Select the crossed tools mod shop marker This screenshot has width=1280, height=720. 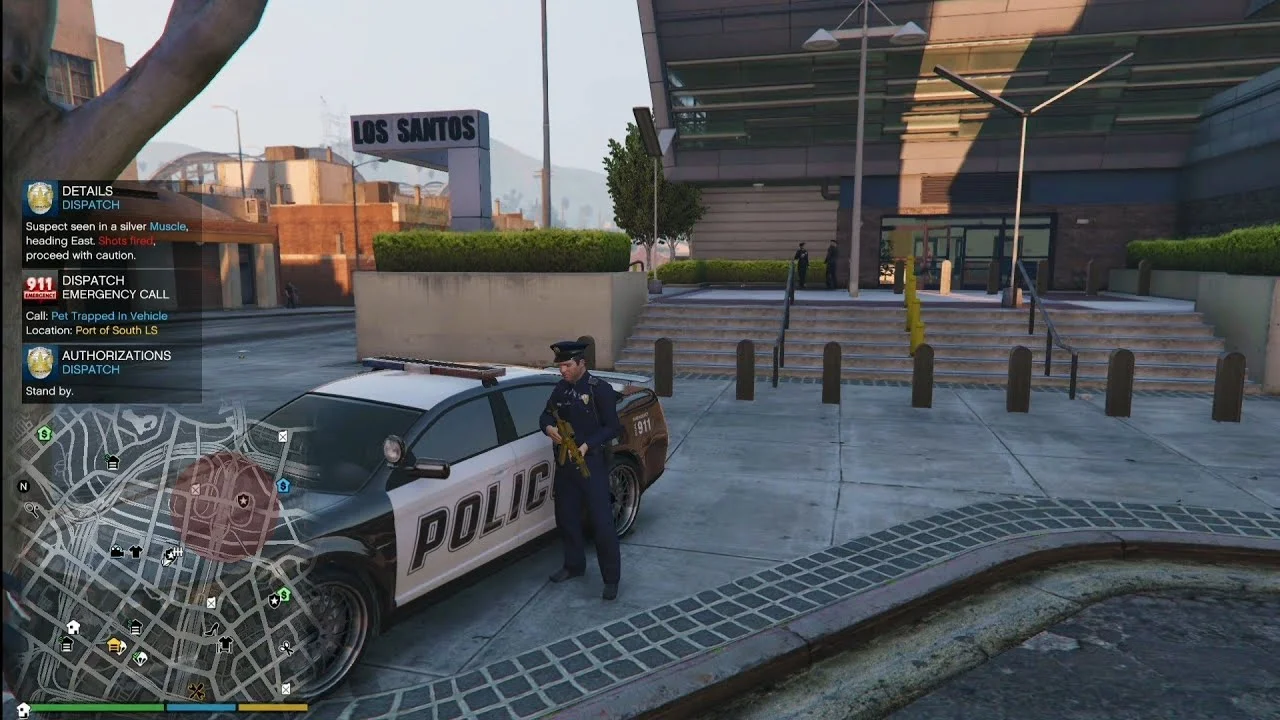196,691
